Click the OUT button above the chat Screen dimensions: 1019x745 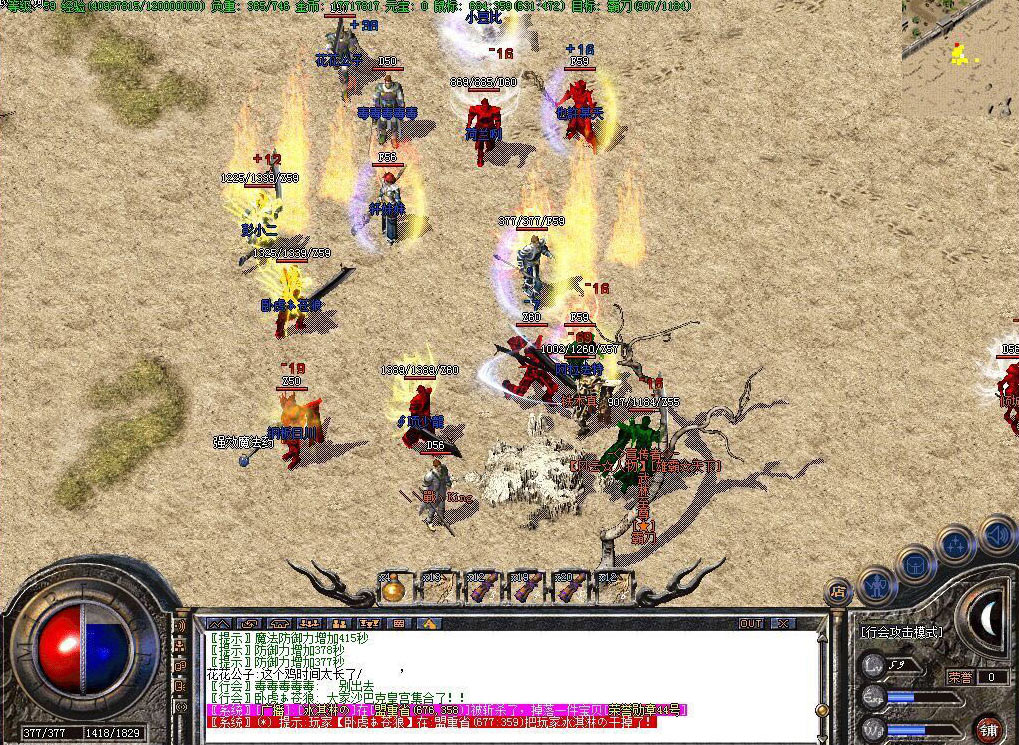(x=751, y=623)
